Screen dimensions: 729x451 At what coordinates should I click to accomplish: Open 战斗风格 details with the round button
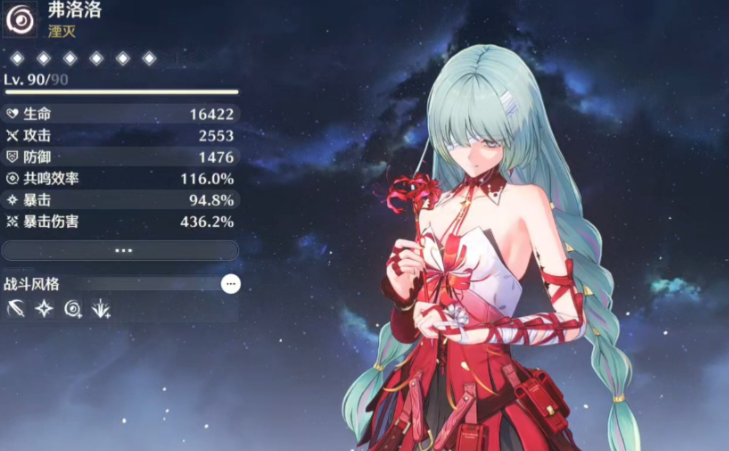[231, 284]
